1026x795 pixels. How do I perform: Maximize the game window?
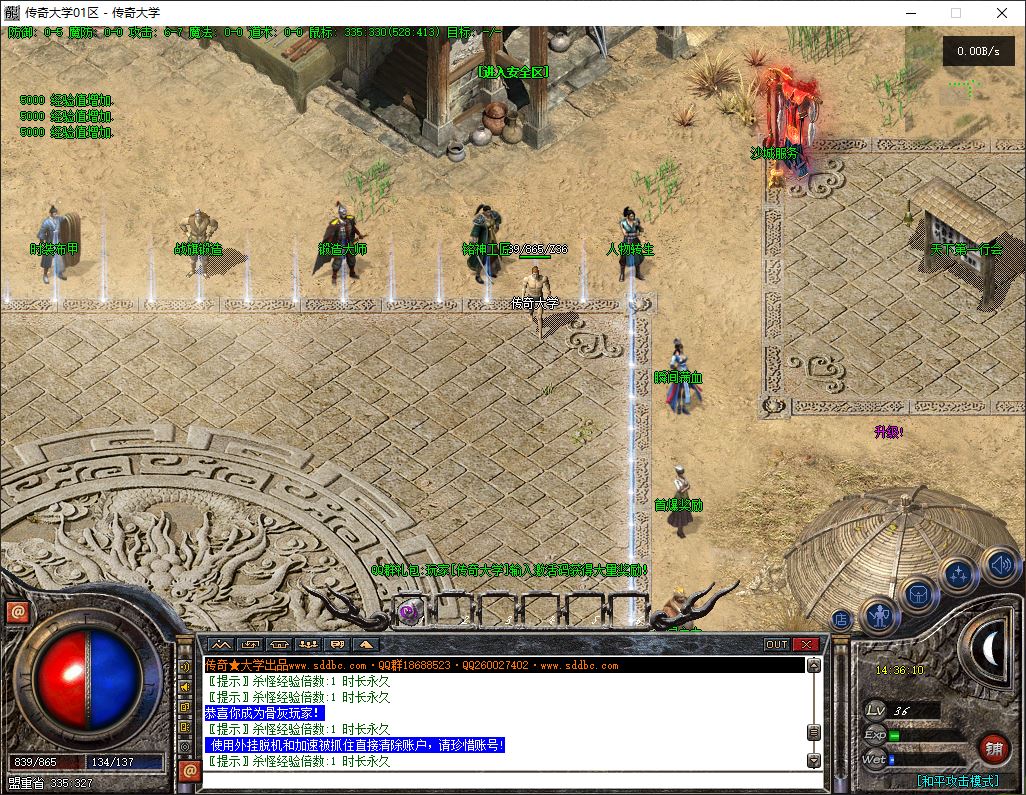(955, 13)
